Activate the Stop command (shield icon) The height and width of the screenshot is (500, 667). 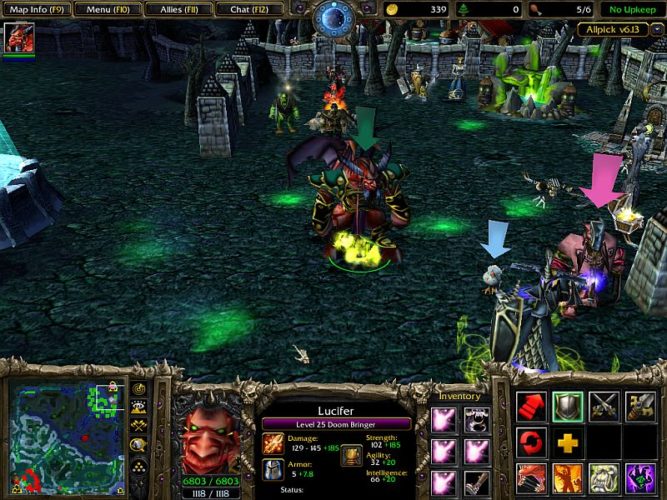point(567,406)
